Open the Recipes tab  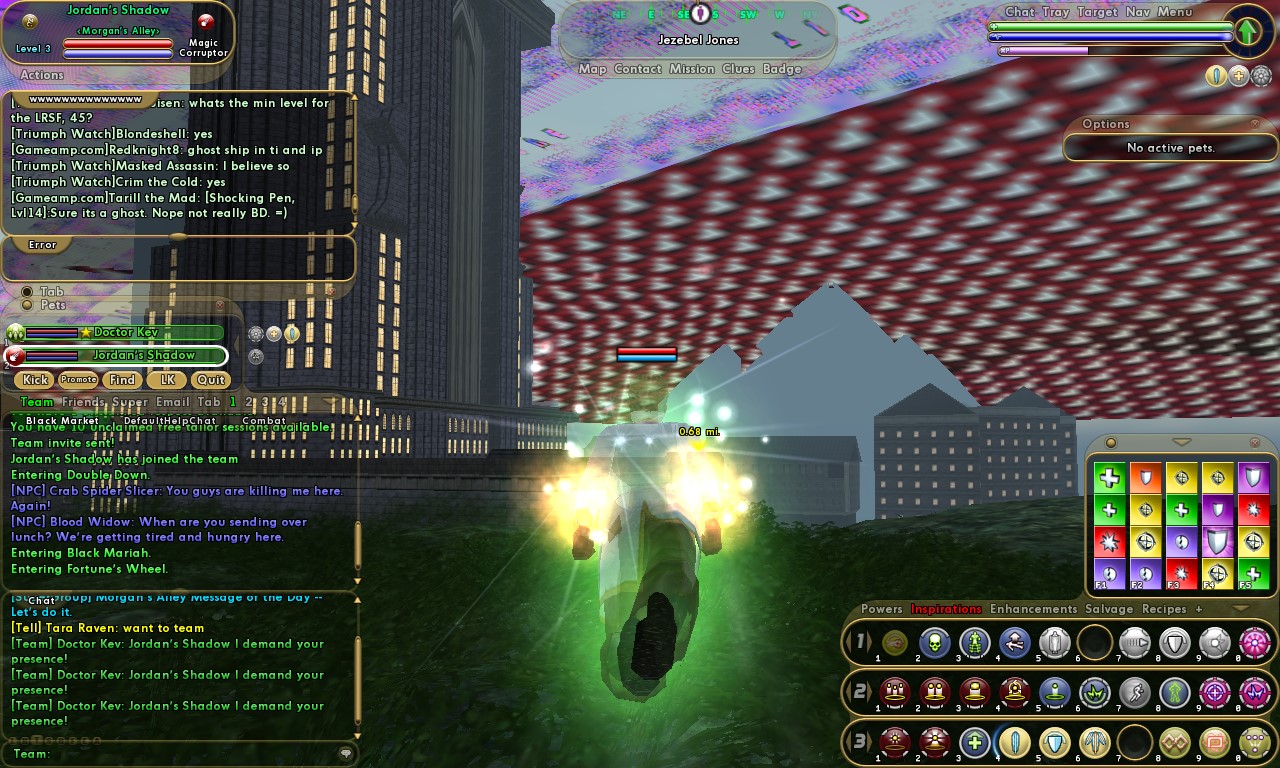(x=1164, y=609)
